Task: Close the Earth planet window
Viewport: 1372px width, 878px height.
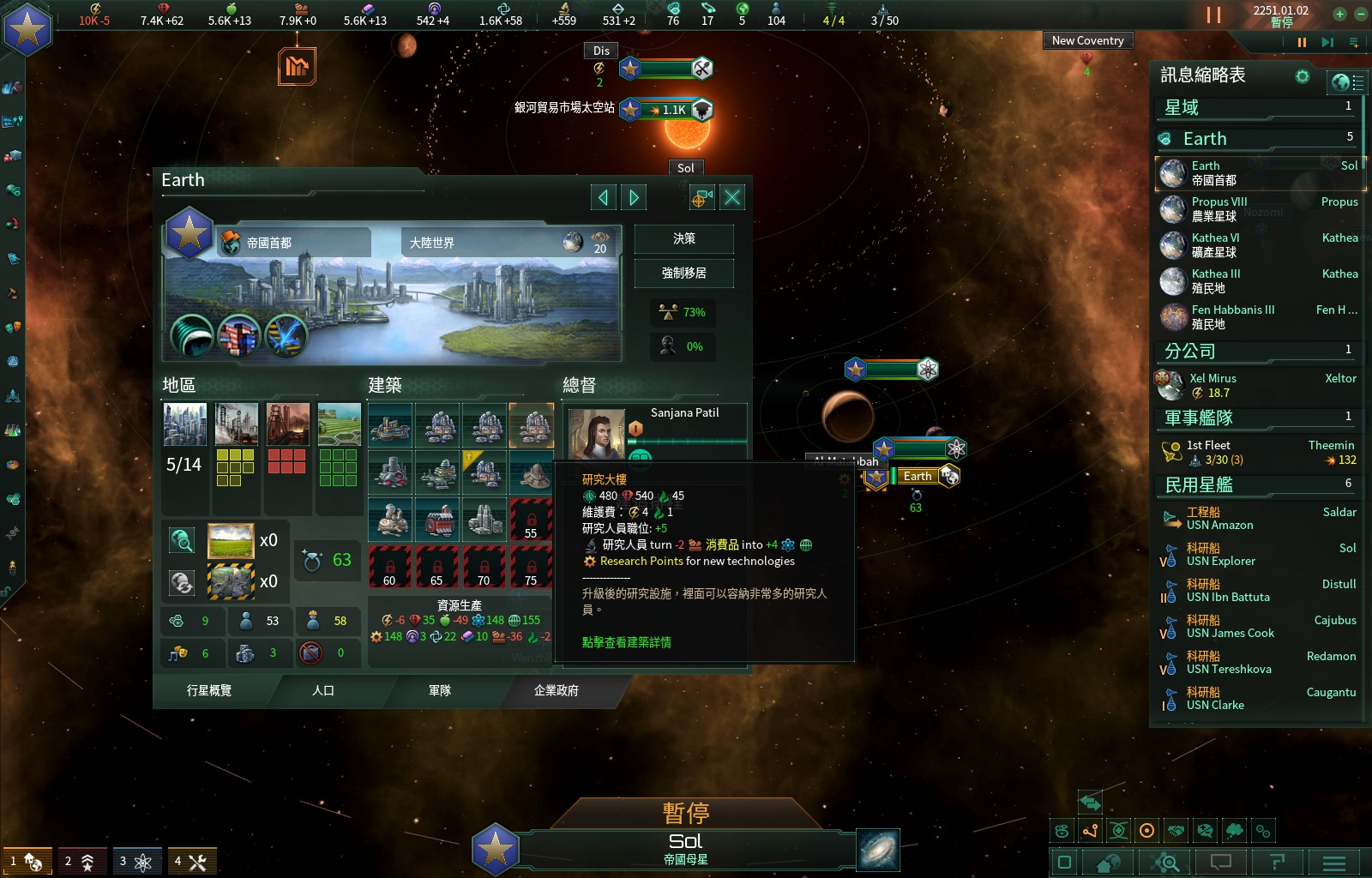Action: [732, 198]
